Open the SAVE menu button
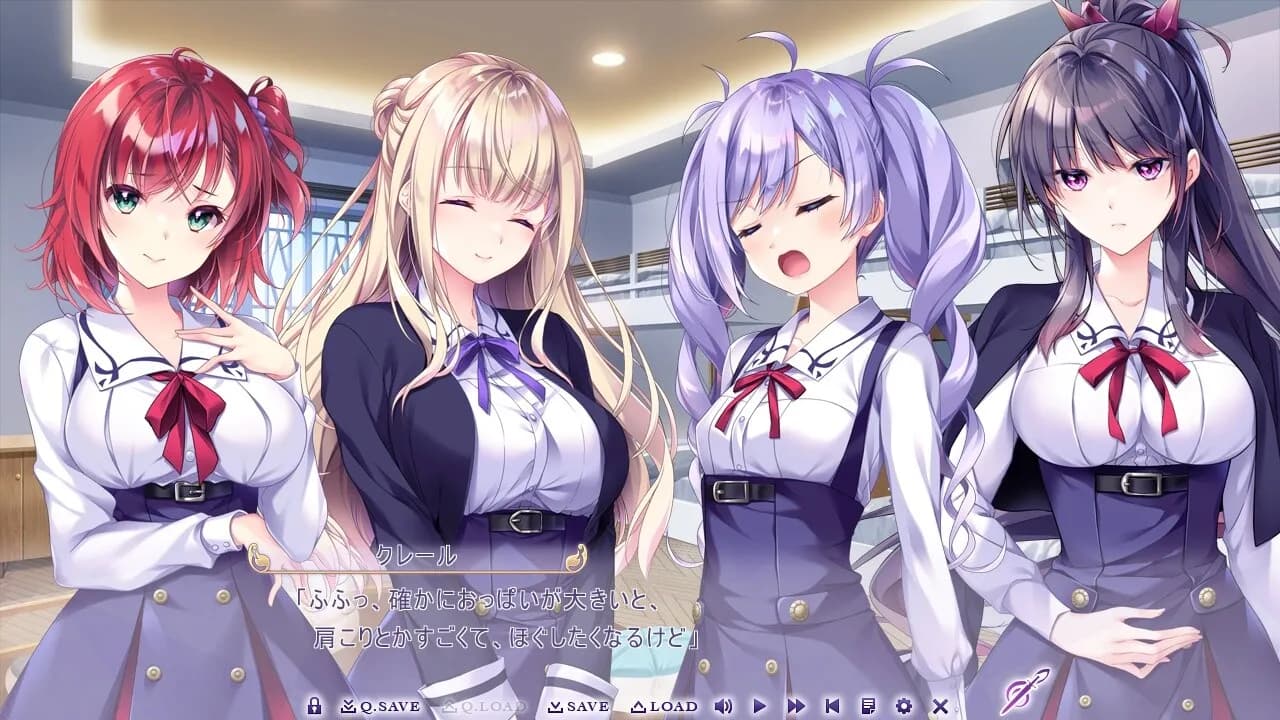 [577, 705]
